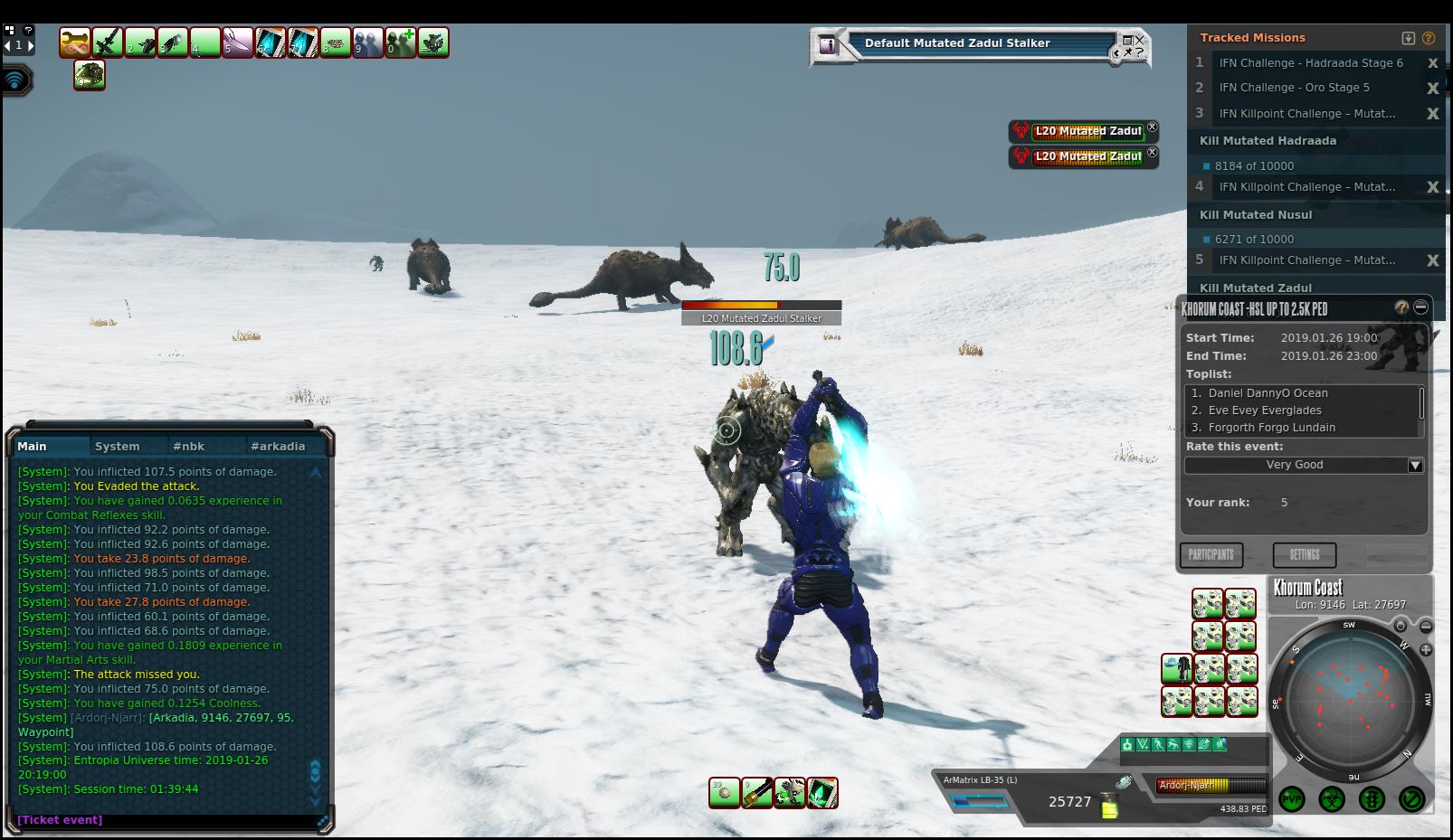
Task: Minimize the Khorum Coast event panel
Action: [x=1420, y=307]
